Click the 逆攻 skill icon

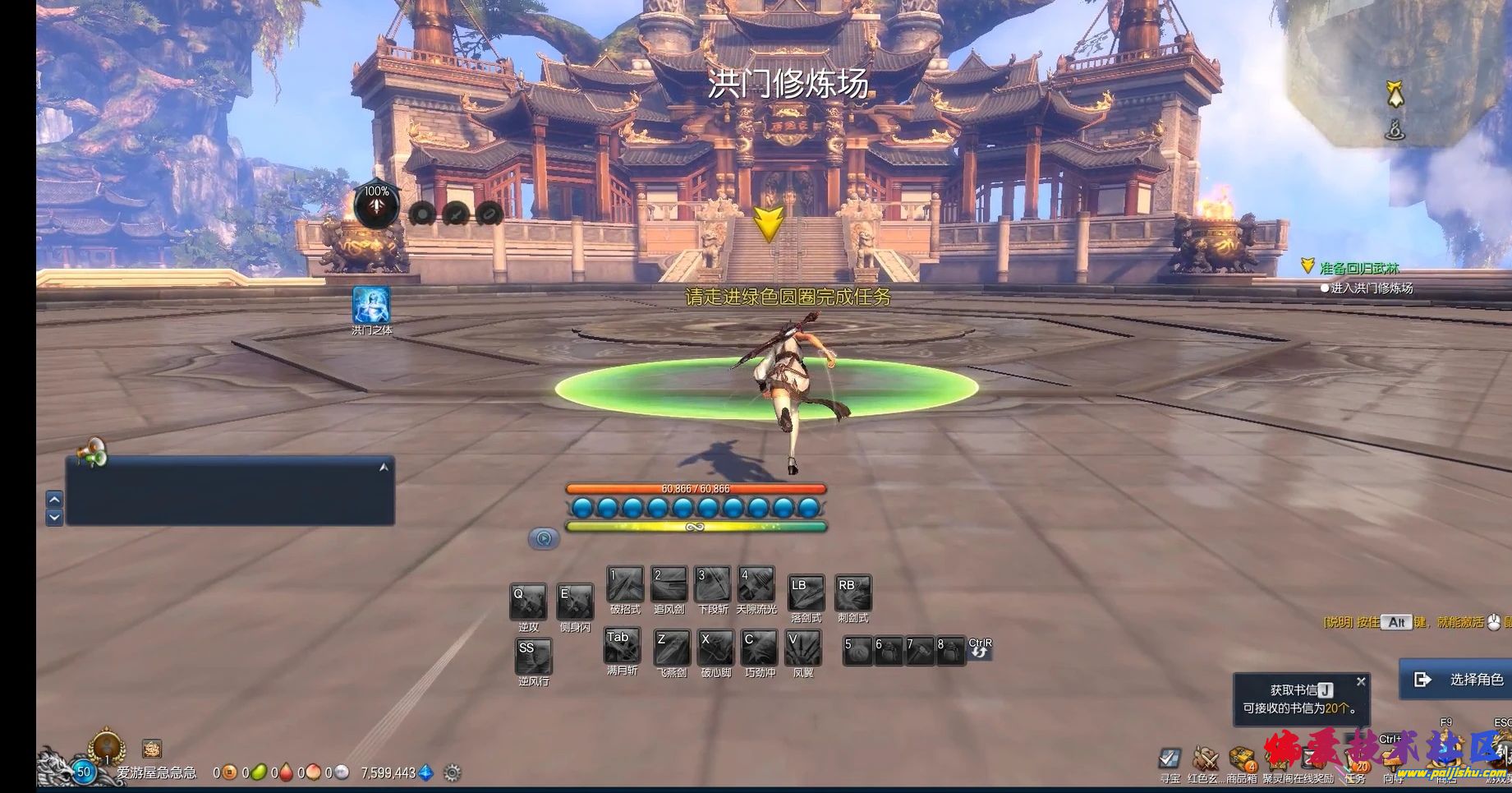[528, 602]
